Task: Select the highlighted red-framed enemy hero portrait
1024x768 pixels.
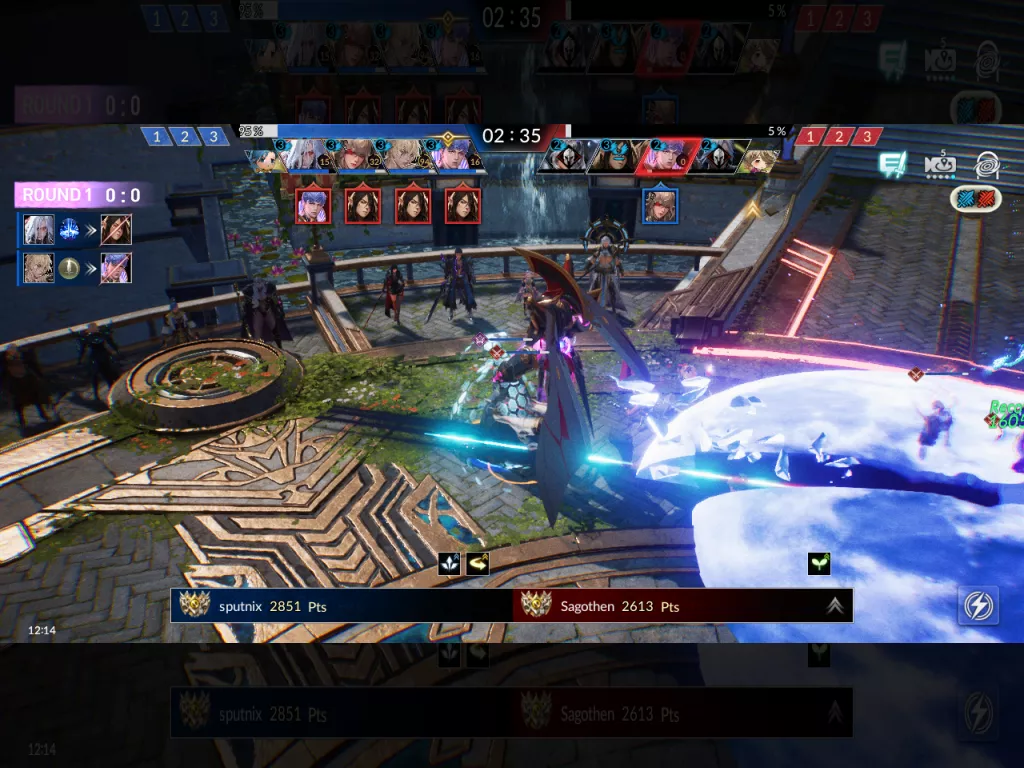Action: pyautogui.click(x=664, y=158)
